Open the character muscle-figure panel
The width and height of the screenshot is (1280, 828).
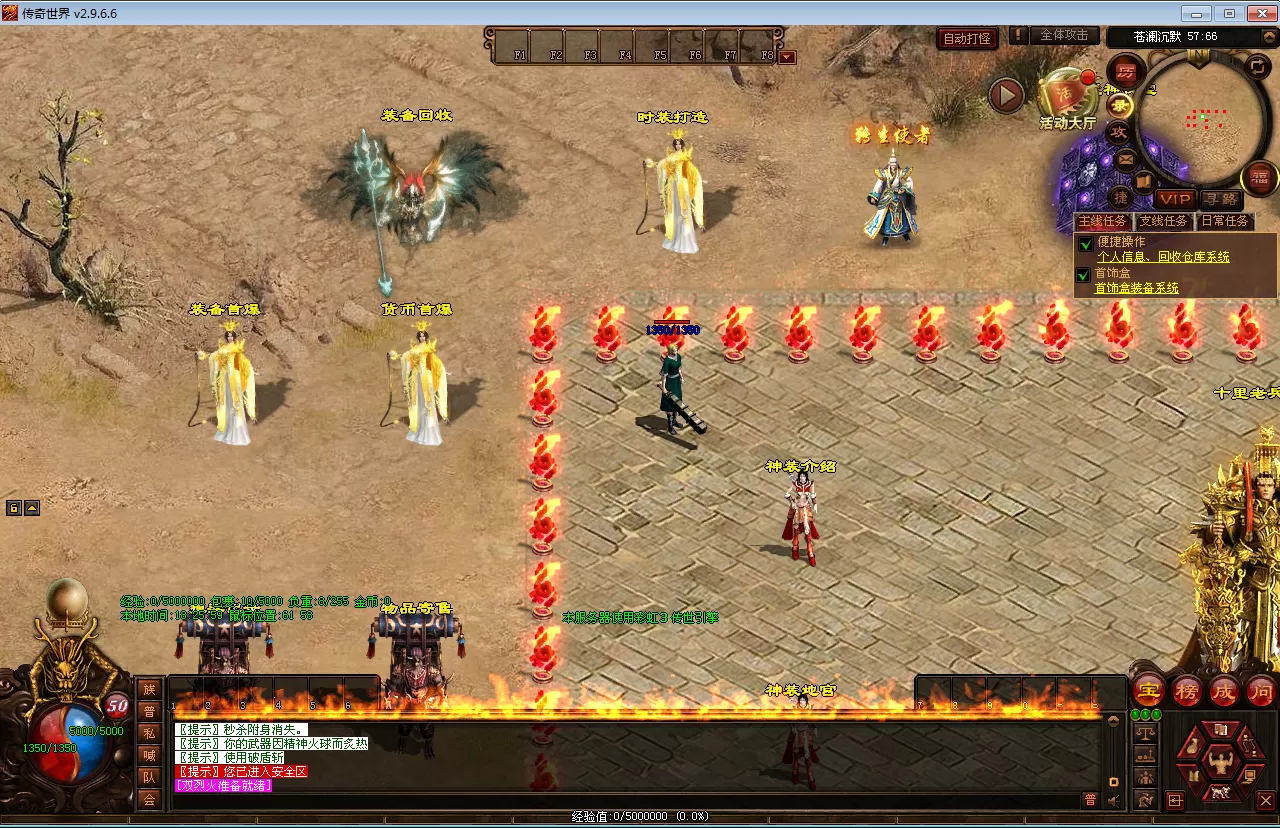pyautogui.click(x=1219, y=762)
